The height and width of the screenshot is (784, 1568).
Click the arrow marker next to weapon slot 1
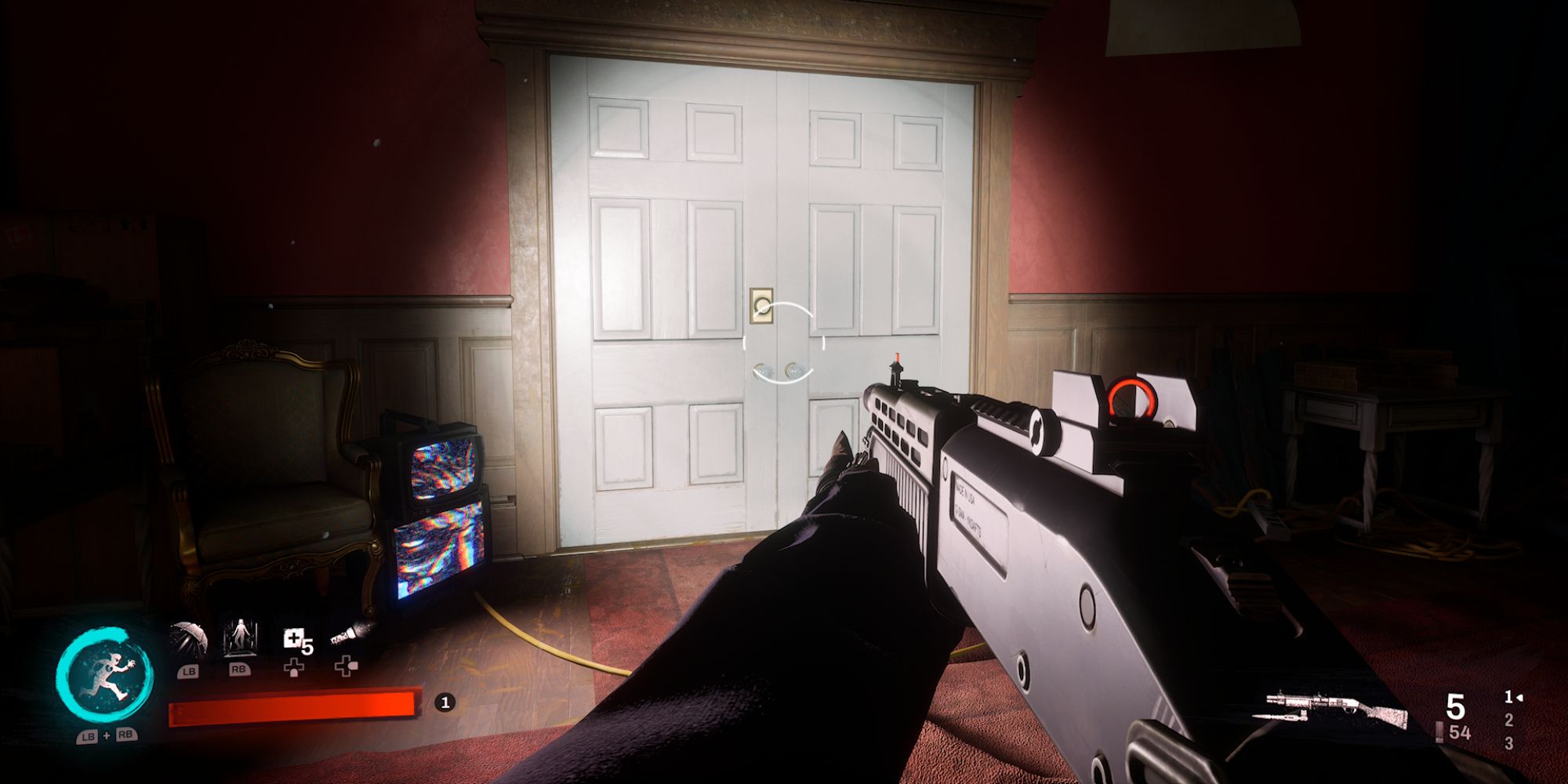click(x=1519, y=698)
